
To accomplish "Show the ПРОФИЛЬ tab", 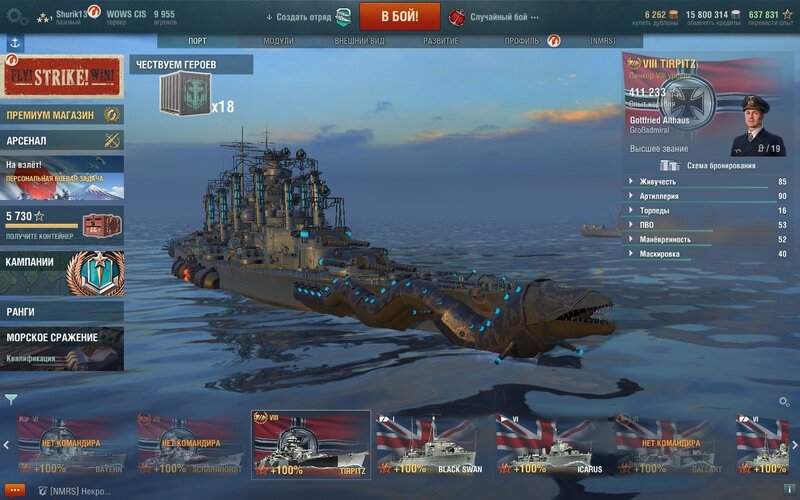I will (521, 41).
